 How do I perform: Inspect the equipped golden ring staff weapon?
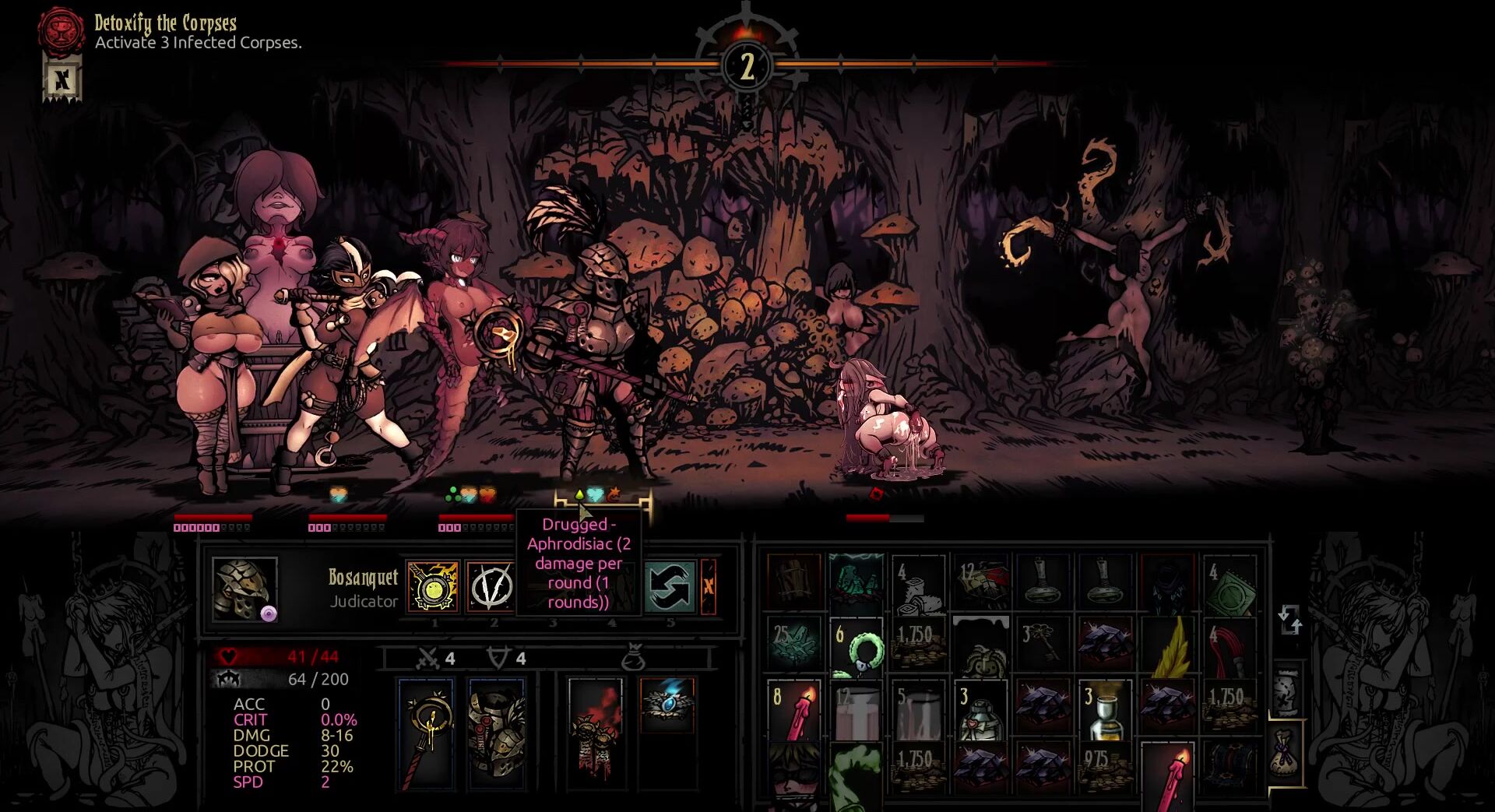click(x=426, y=733)
